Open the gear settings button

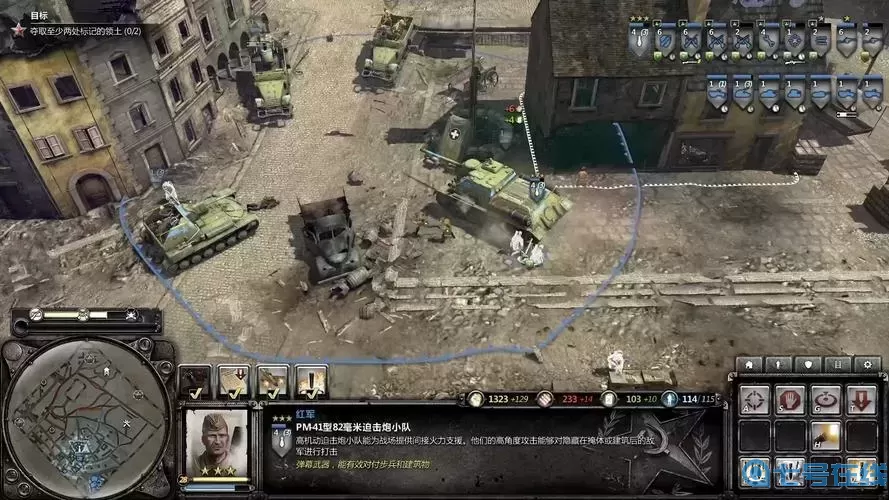(868, 364)
